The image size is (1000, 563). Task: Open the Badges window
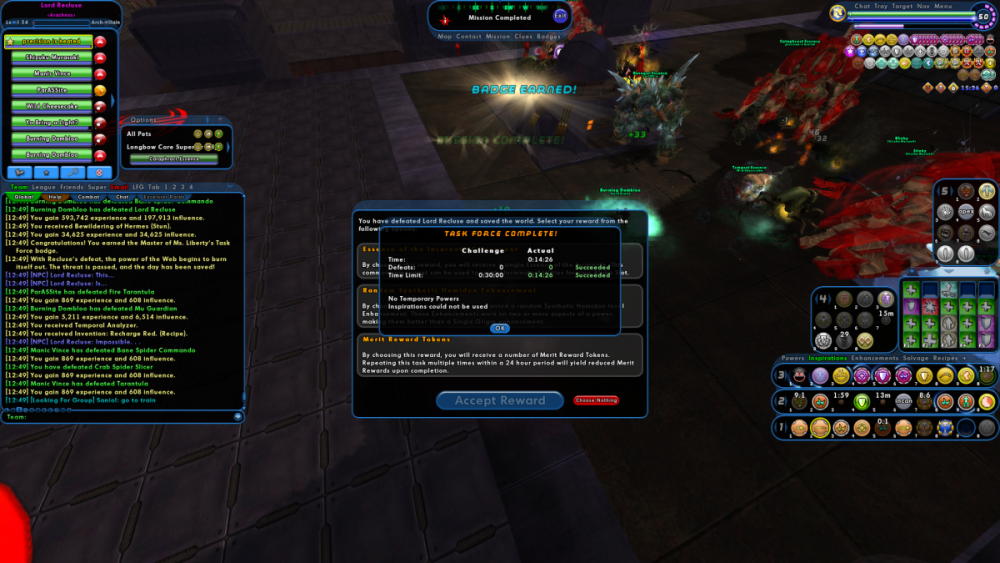click(549, 36)
